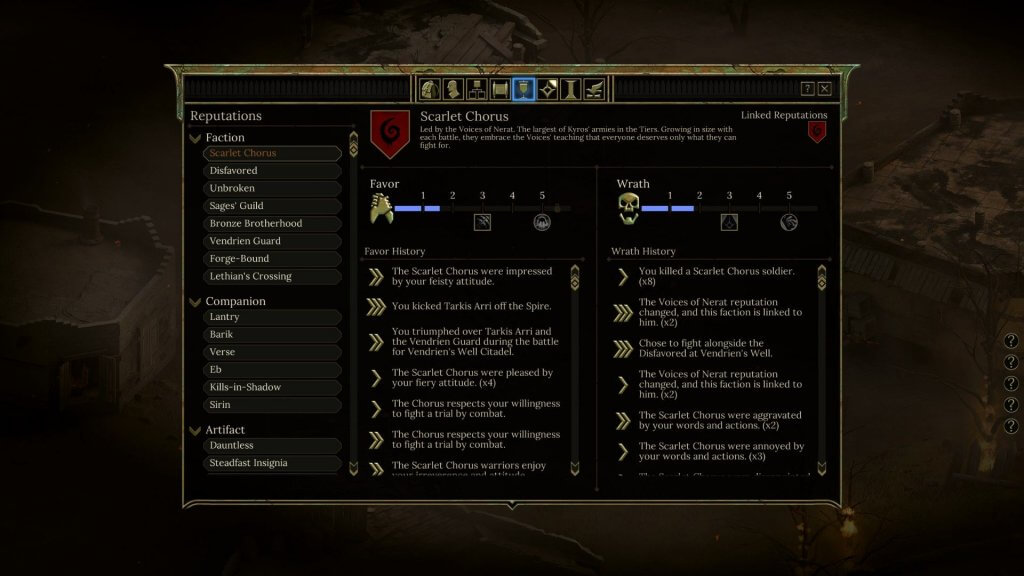Switch to the scroll icon tab

[x=500, y=89]
